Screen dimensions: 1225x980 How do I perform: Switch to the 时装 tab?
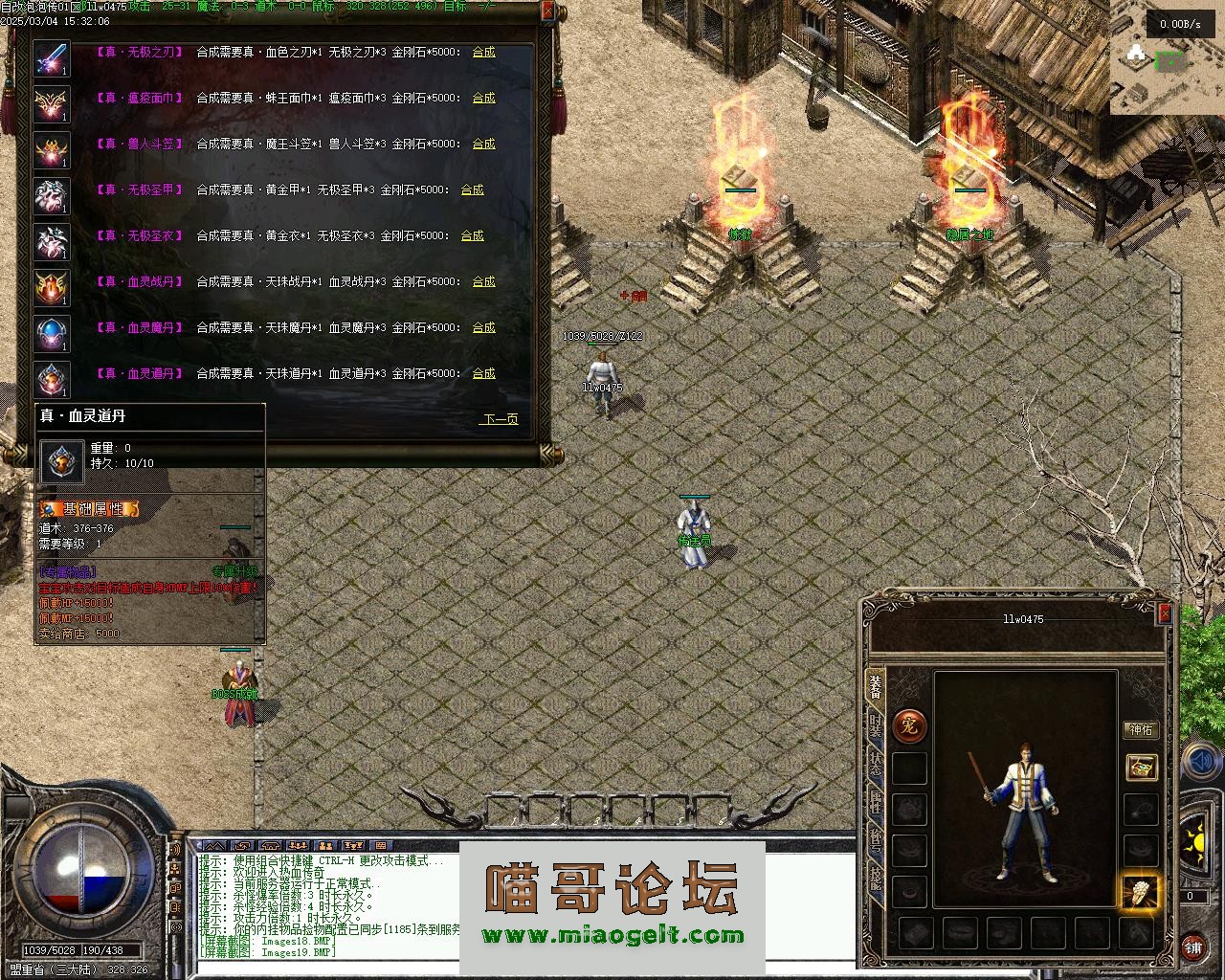(876, 724)
